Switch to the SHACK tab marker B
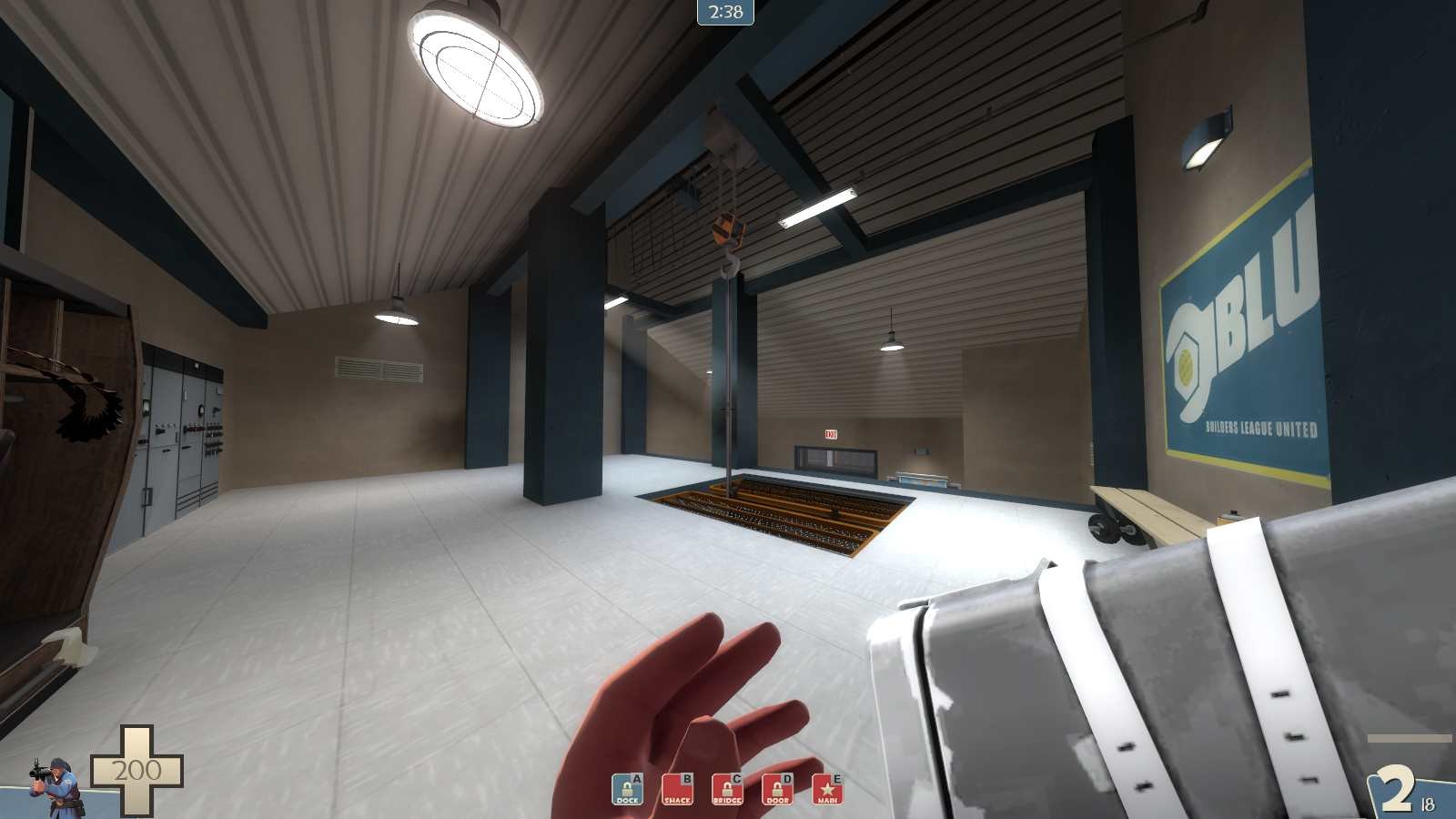Screen dimensions: 1456x819 point(688,778)
